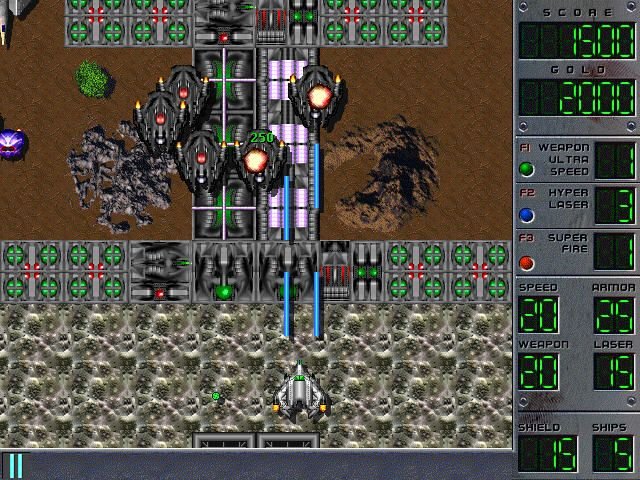Trigger the red Super Fire button
Viewport: 640px width, 480px height.
tap(527, 263)
